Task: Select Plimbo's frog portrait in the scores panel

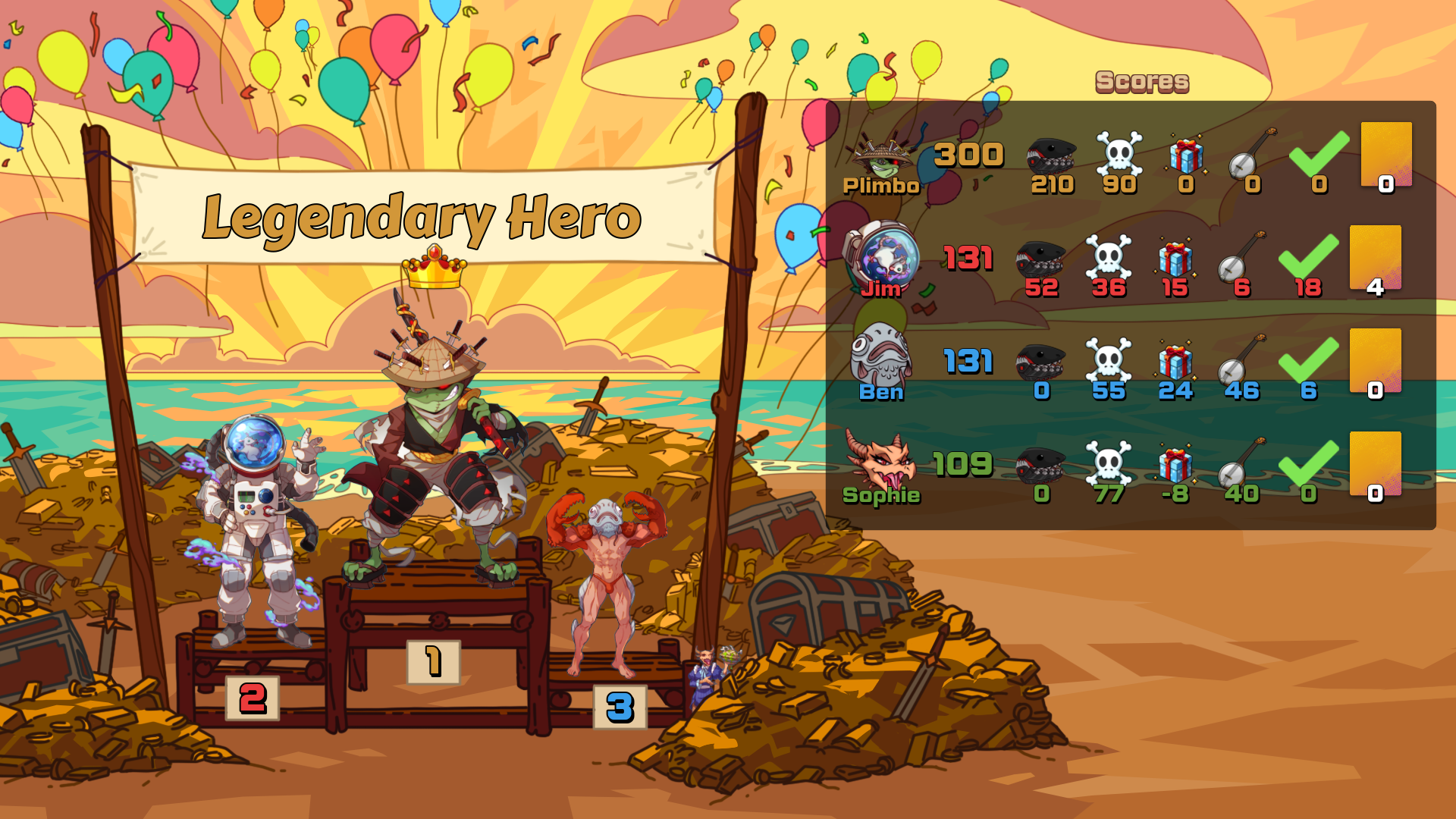Action: pos(881,155)
